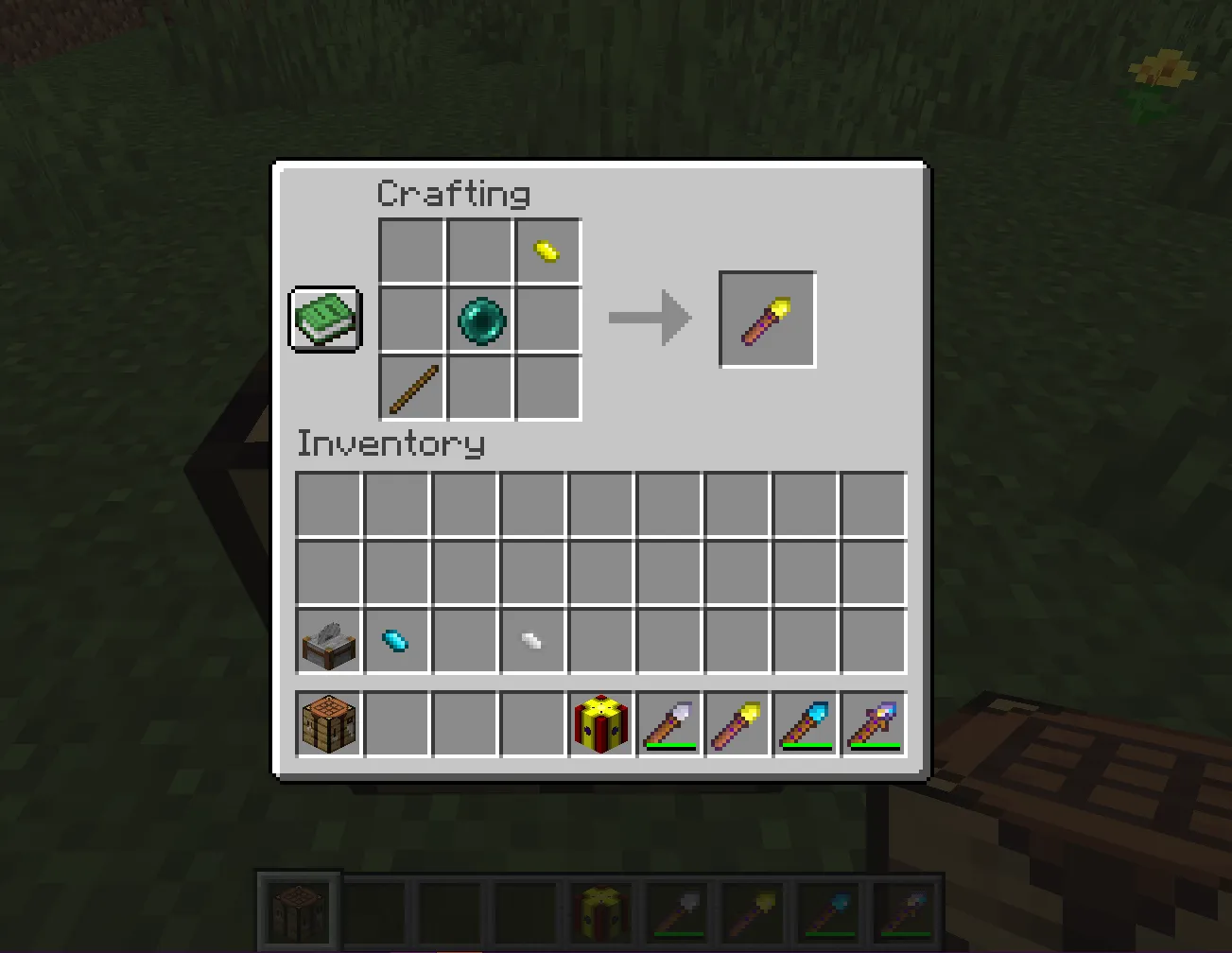
Task: Grab the bone meal from the inventory
Action: tap(532, 641)
